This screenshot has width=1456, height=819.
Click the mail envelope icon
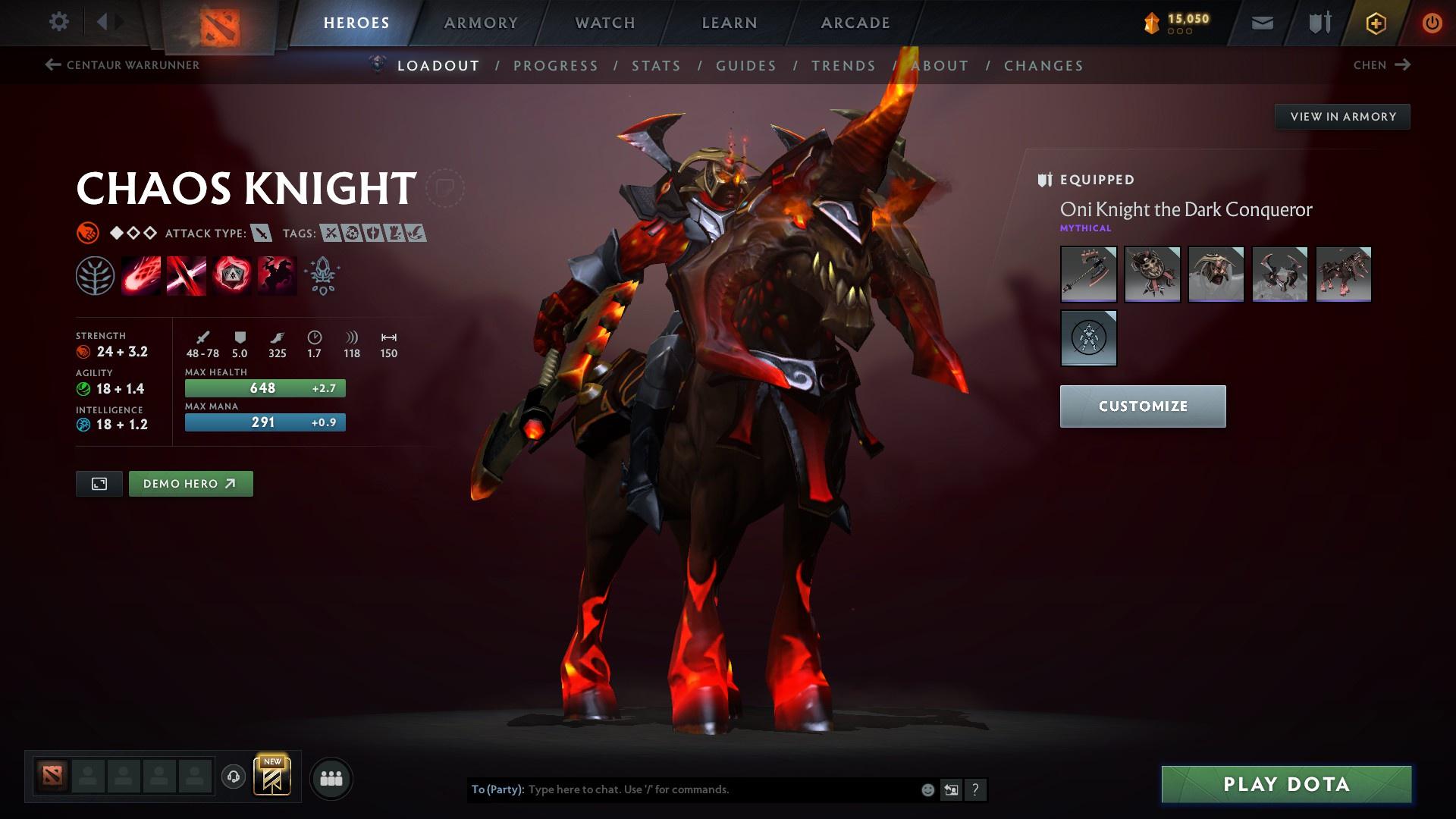(x=1261, y=22)
